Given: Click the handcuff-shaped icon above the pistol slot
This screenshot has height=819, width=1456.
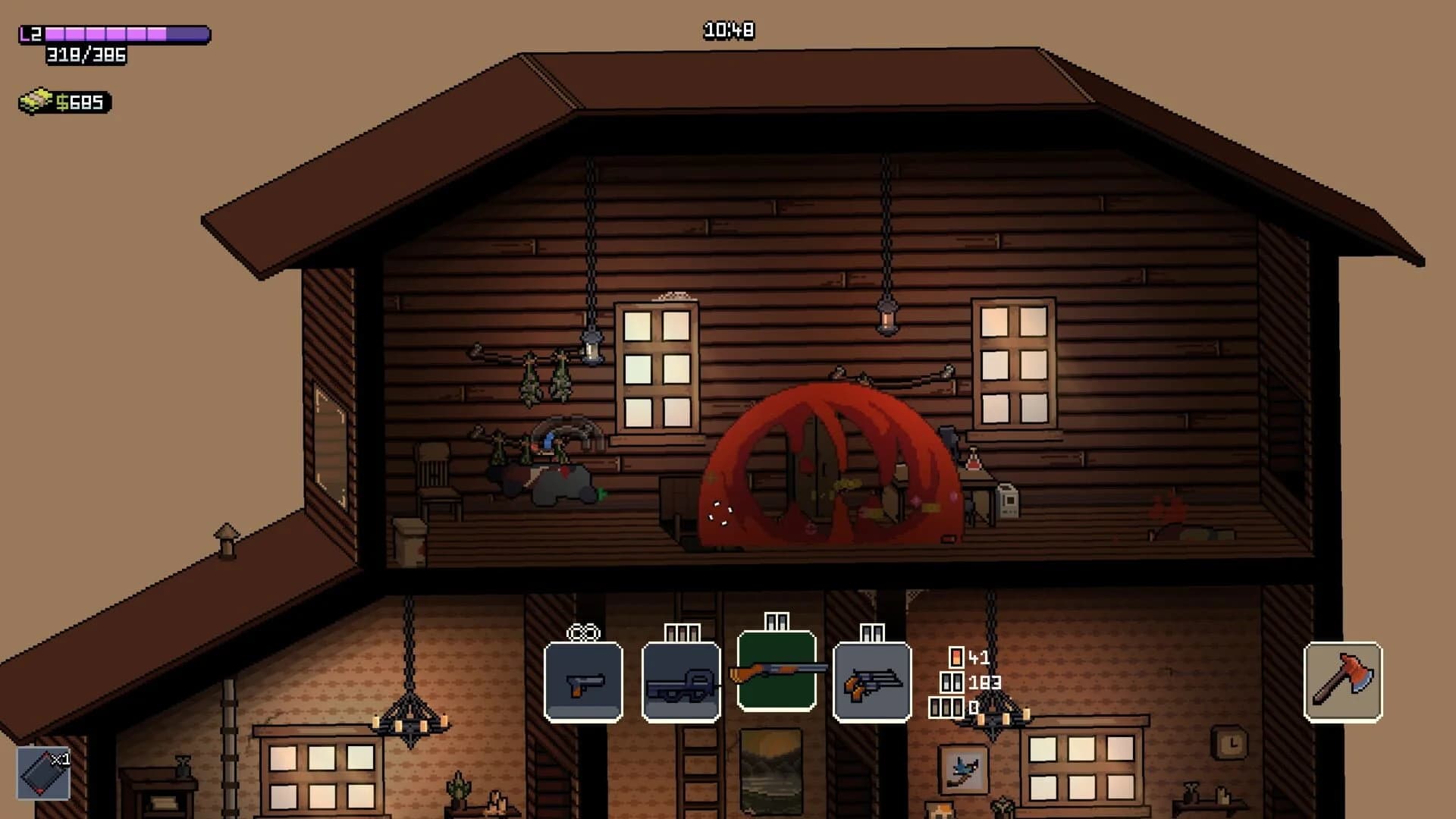Looking at the screenshot, I should [x=582, y=632].
